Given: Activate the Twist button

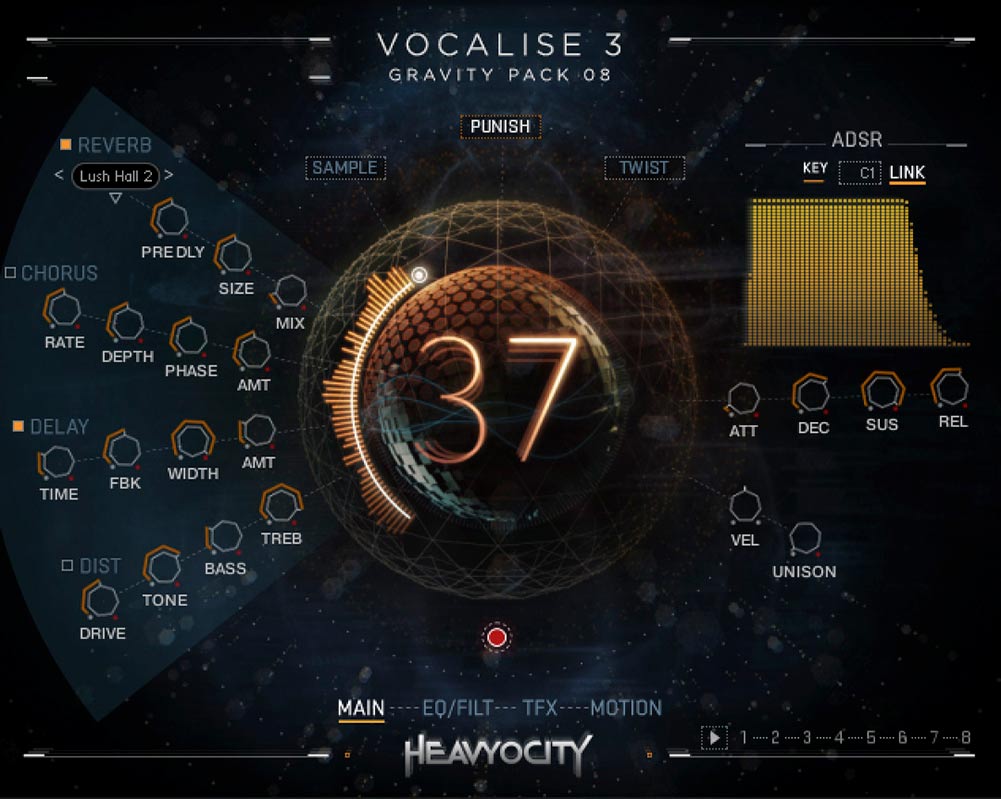Looking at the screenshot, I should coord(644,168).
